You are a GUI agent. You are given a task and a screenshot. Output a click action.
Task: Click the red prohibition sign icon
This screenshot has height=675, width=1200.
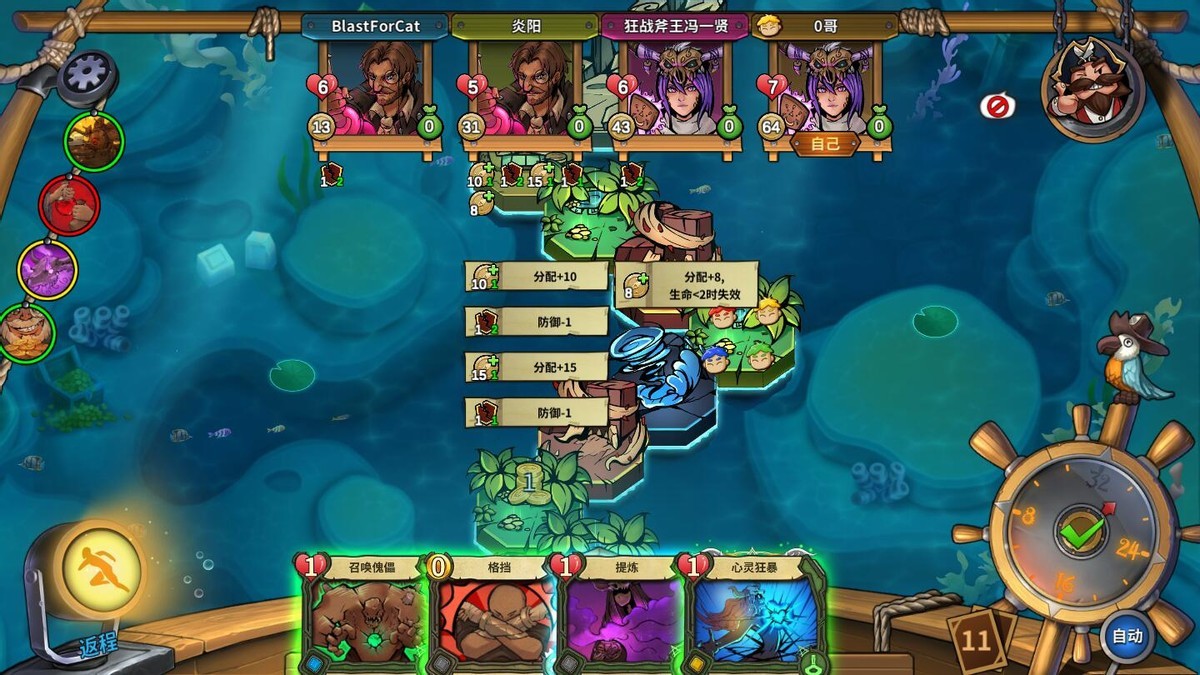997,106
